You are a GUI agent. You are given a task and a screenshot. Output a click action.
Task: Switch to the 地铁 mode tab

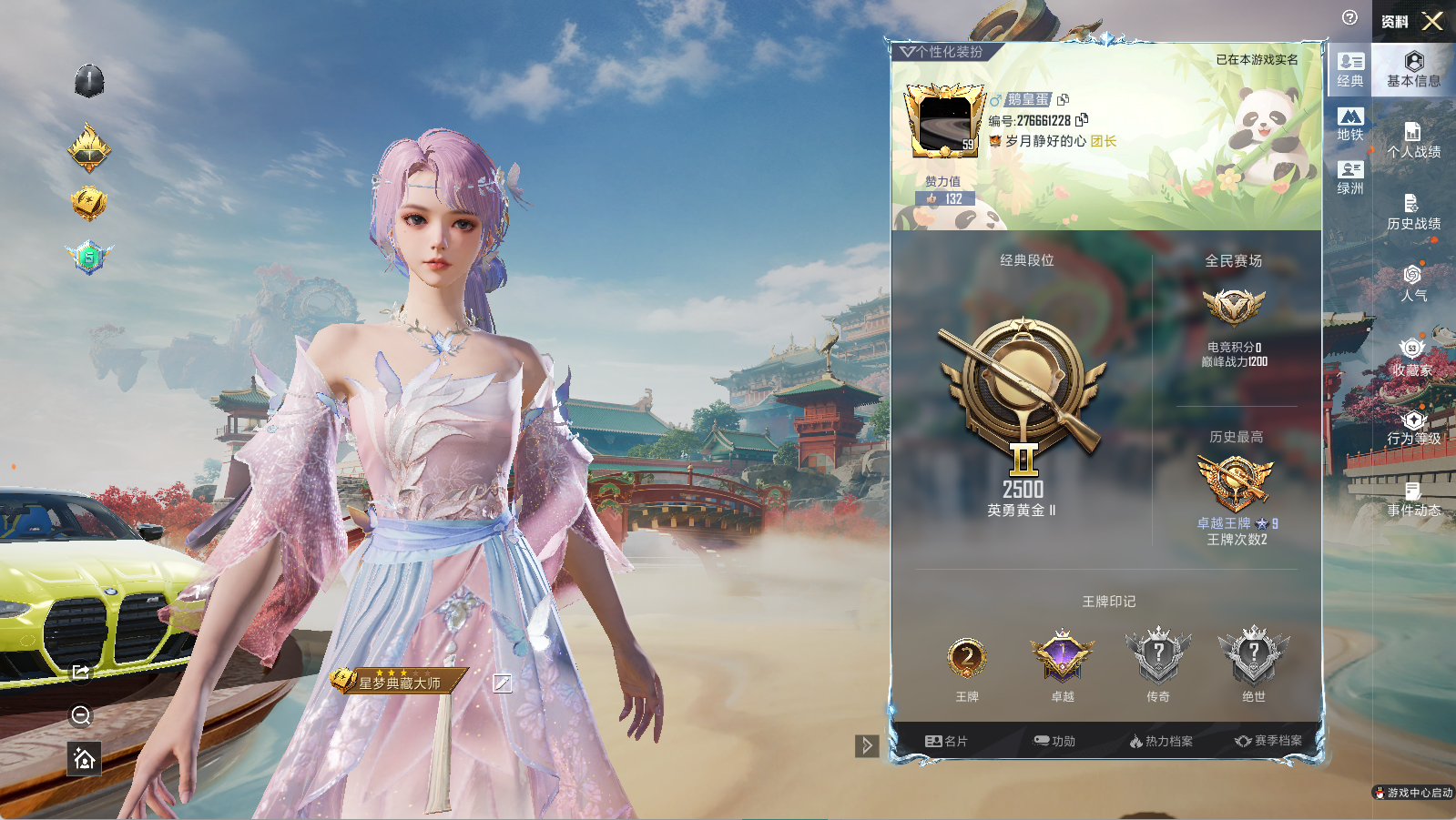[x=1350, y=125]
